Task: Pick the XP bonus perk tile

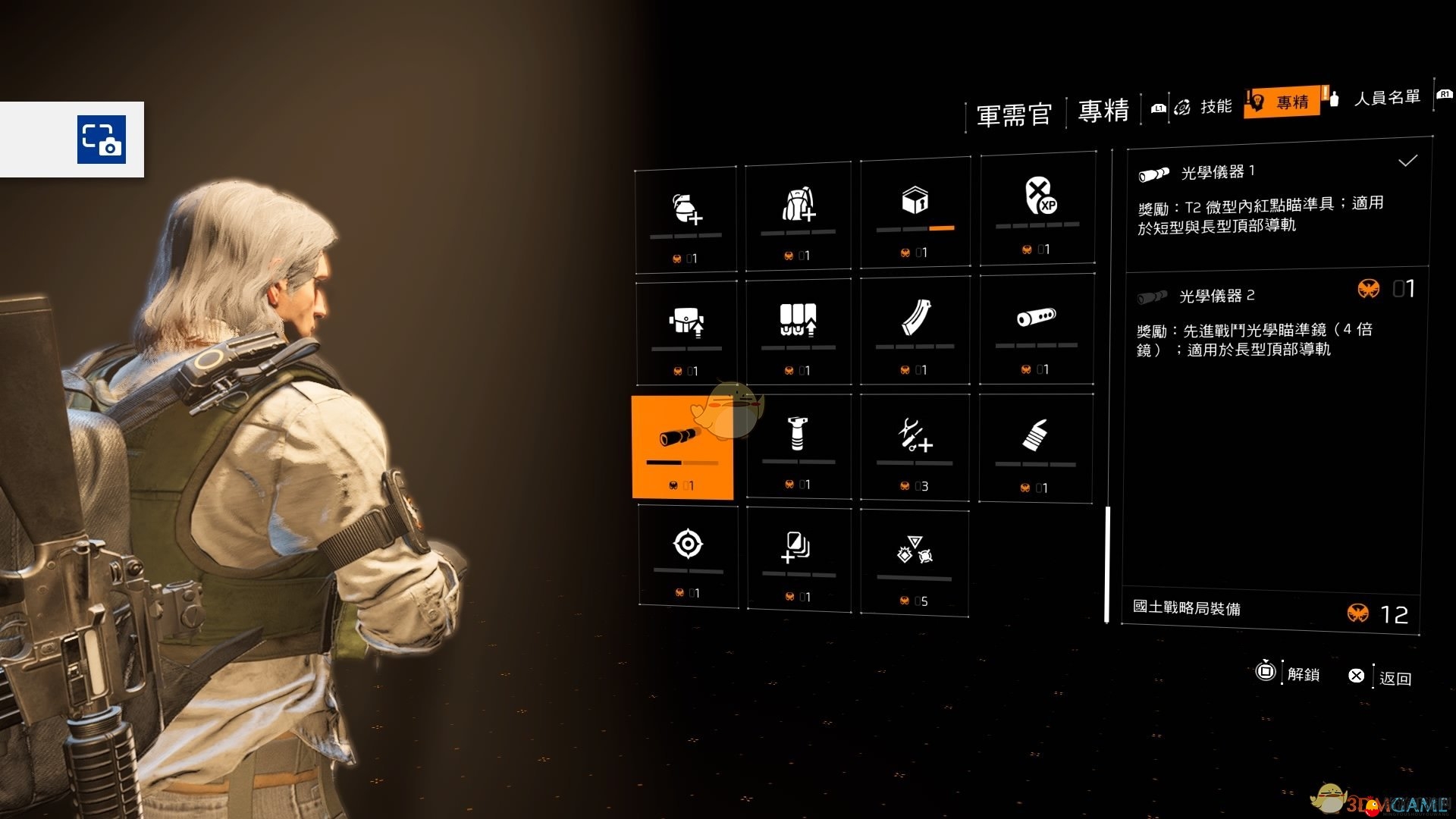Action: (1037, 209)
